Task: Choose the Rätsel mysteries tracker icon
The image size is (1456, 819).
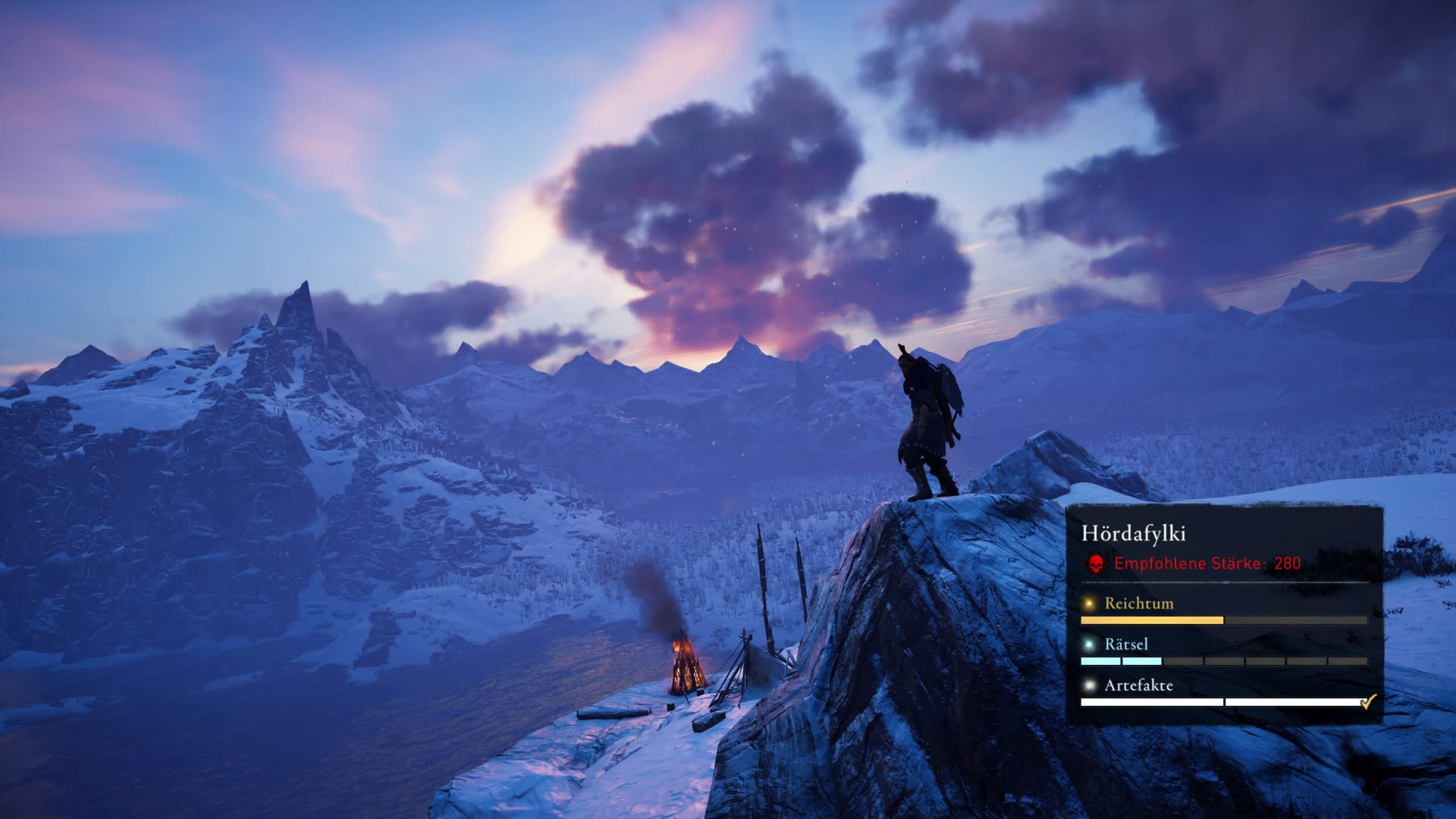Action: click(x=1090, y=645)
